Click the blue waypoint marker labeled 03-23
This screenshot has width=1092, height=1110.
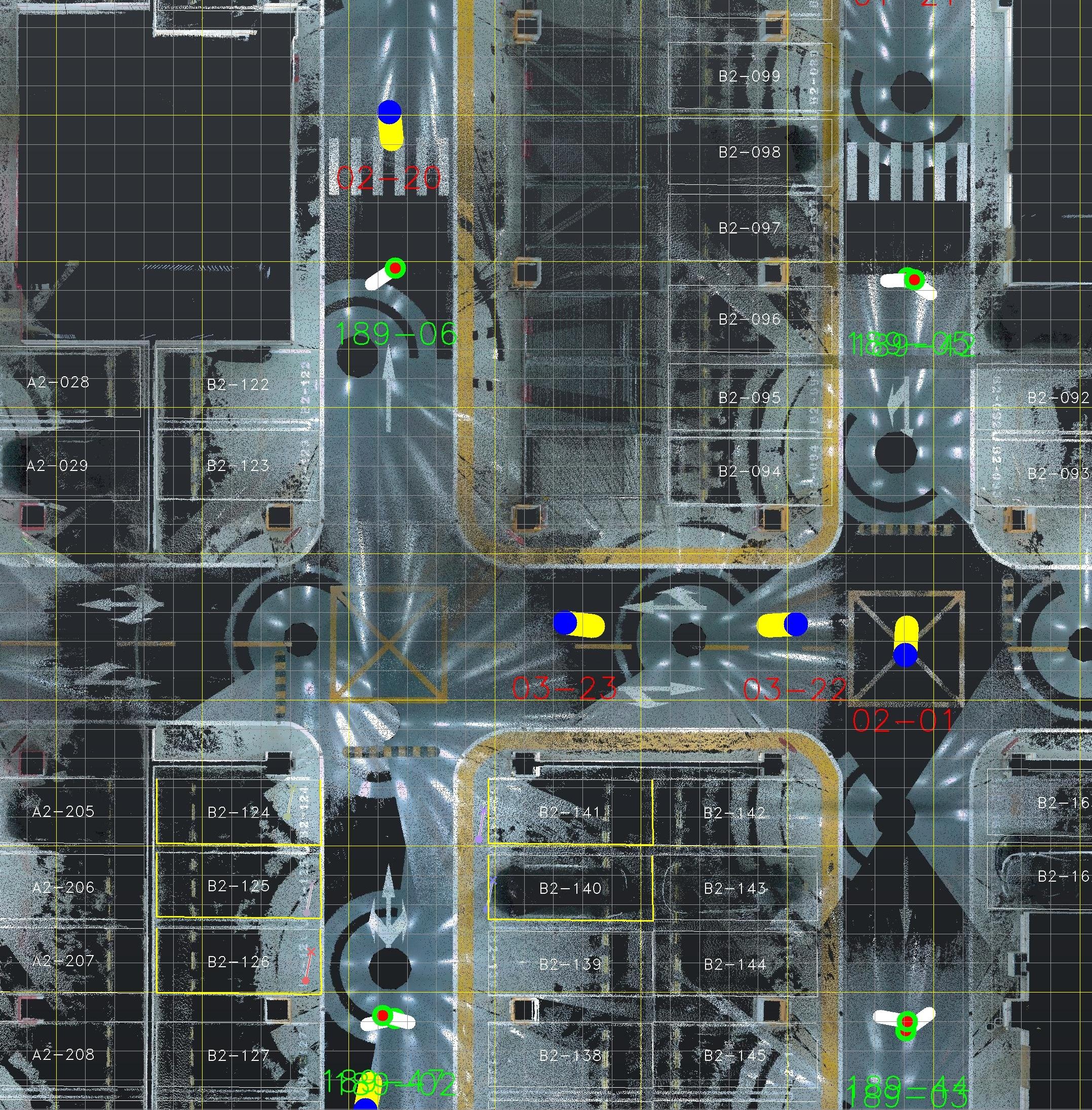565,623
